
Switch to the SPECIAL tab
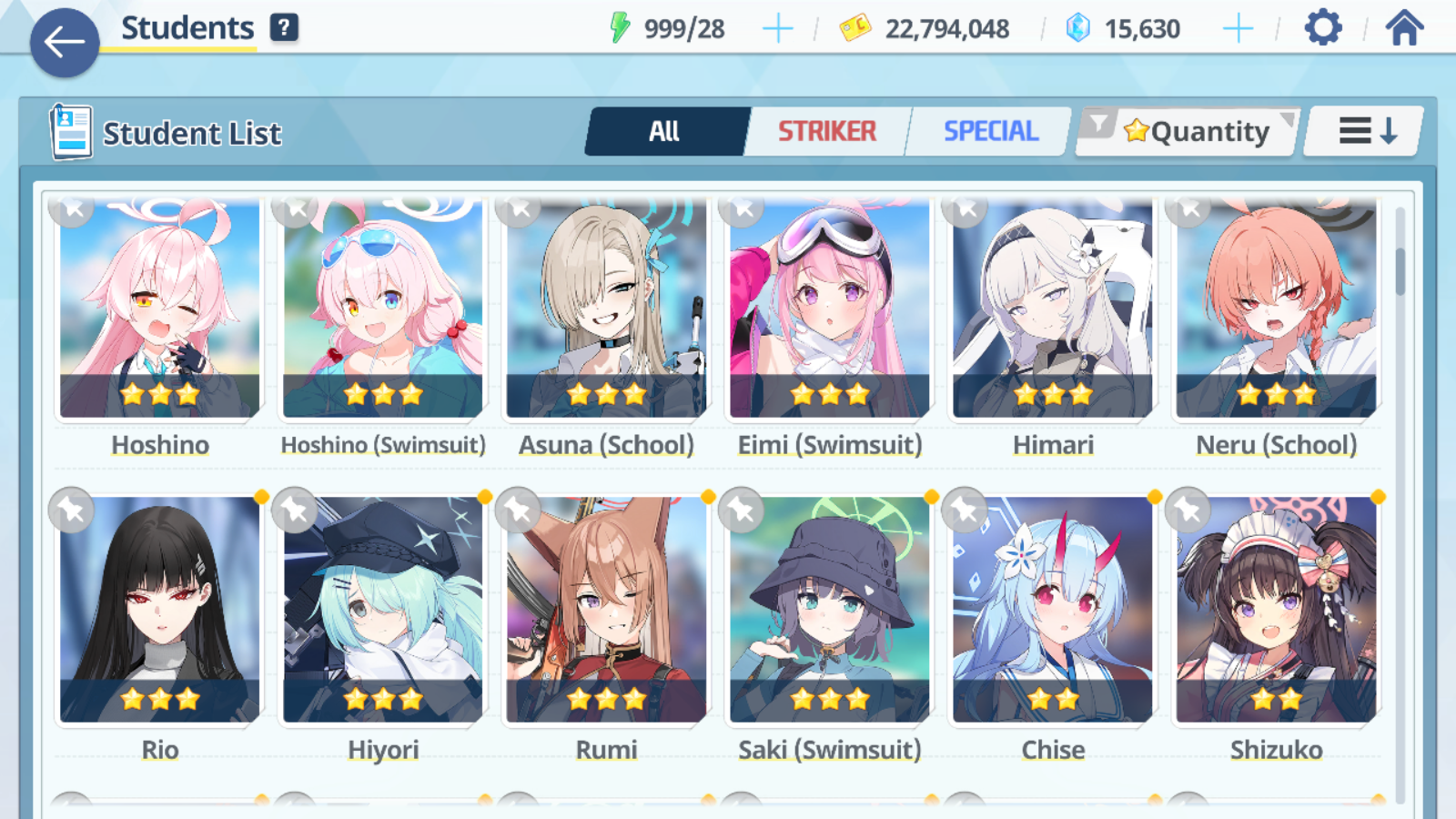[x=990, y=132]
